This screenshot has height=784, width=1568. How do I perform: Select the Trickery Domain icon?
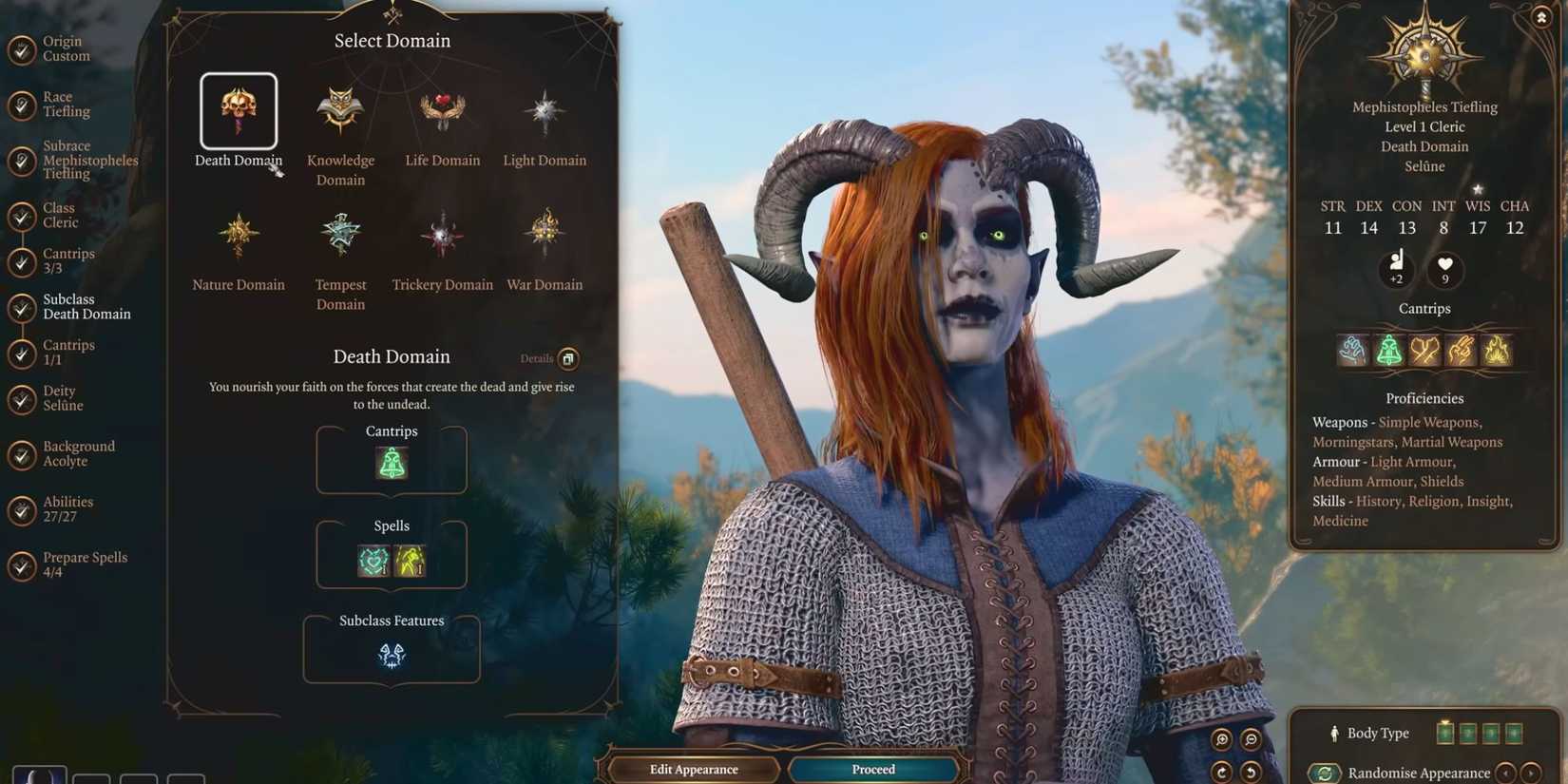pos(442,233)
